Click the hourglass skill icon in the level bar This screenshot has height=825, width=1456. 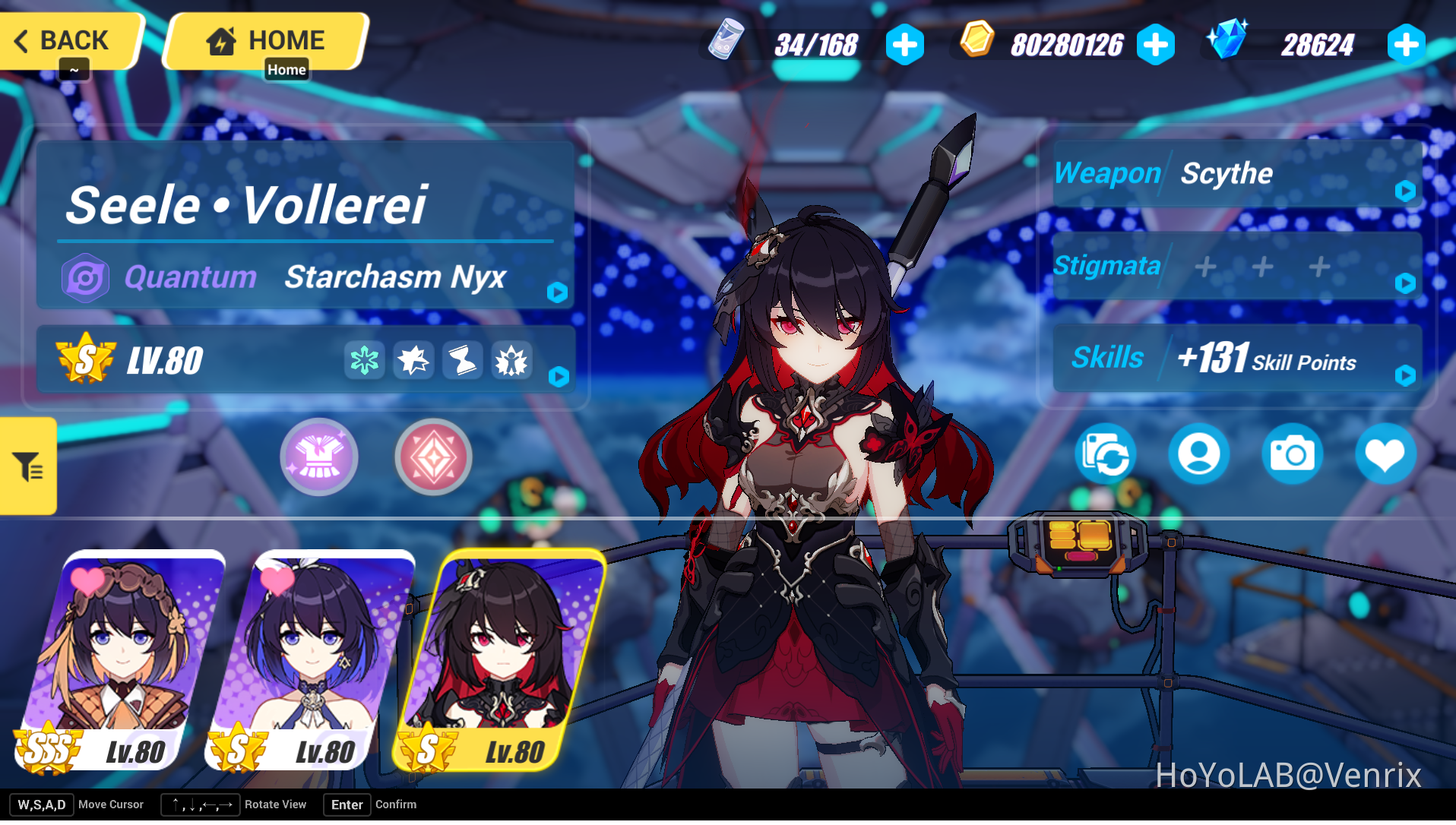[463, 360]
